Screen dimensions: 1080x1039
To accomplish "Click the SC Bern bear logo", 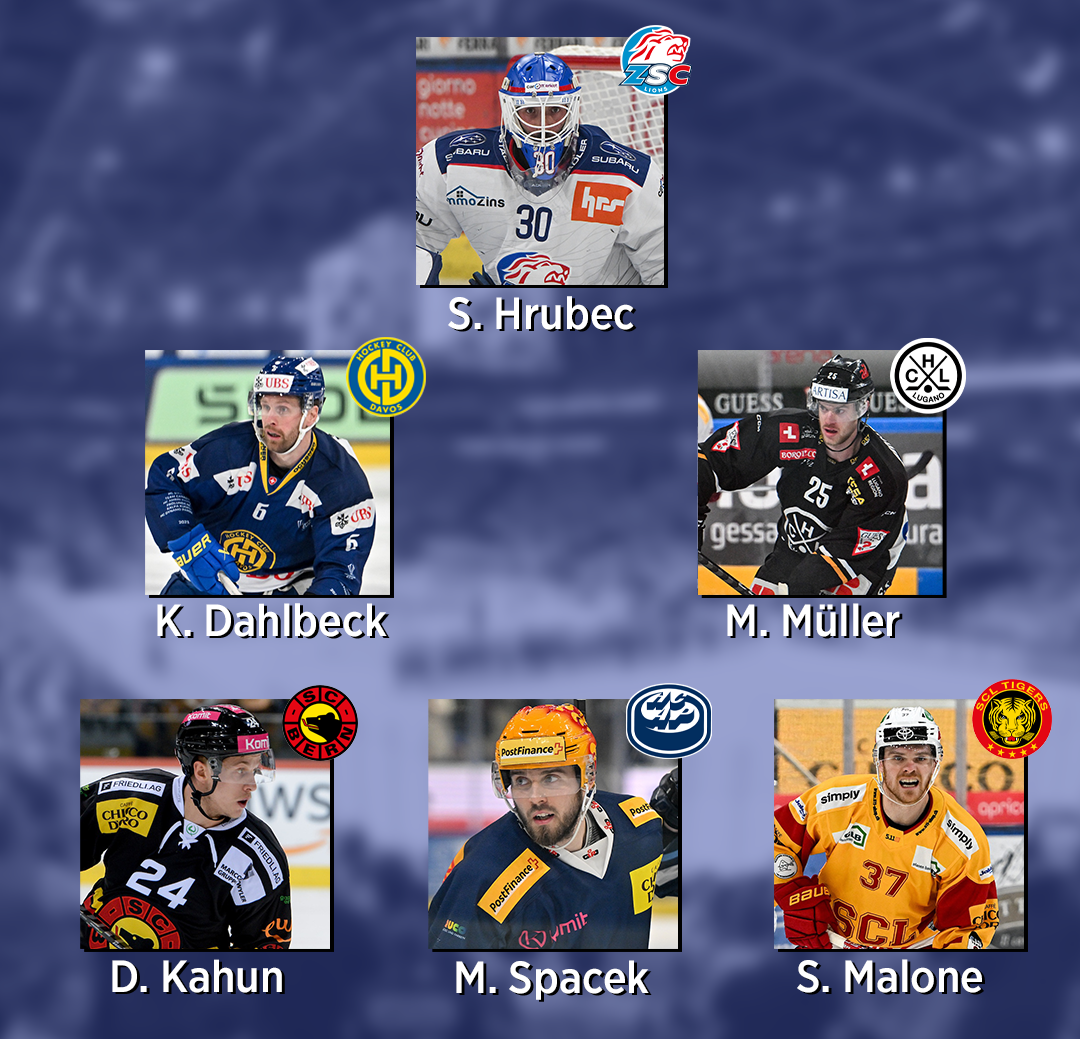I will [320, 722].
